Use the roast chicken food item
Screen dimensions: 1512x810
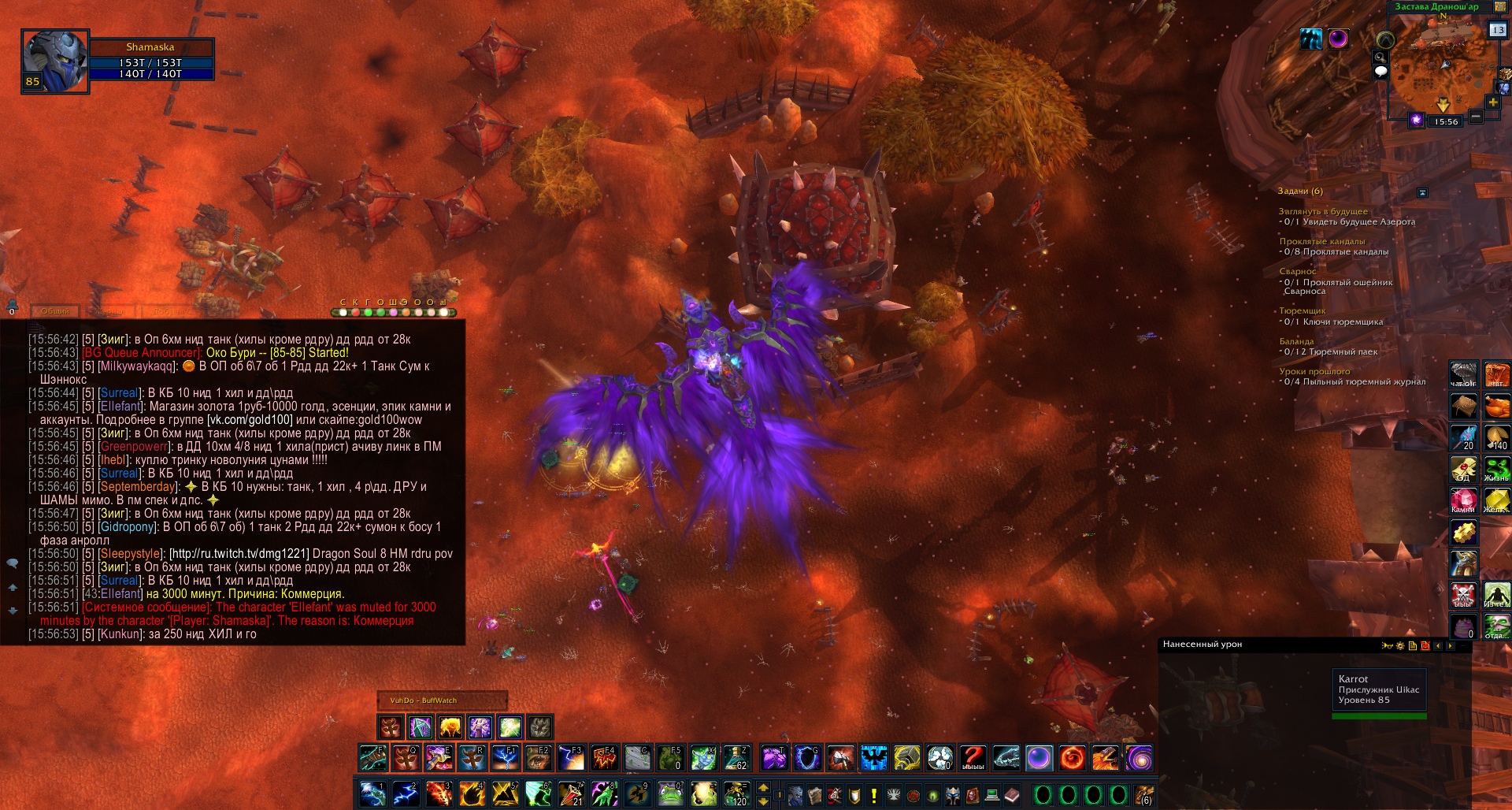[1496, 407]
